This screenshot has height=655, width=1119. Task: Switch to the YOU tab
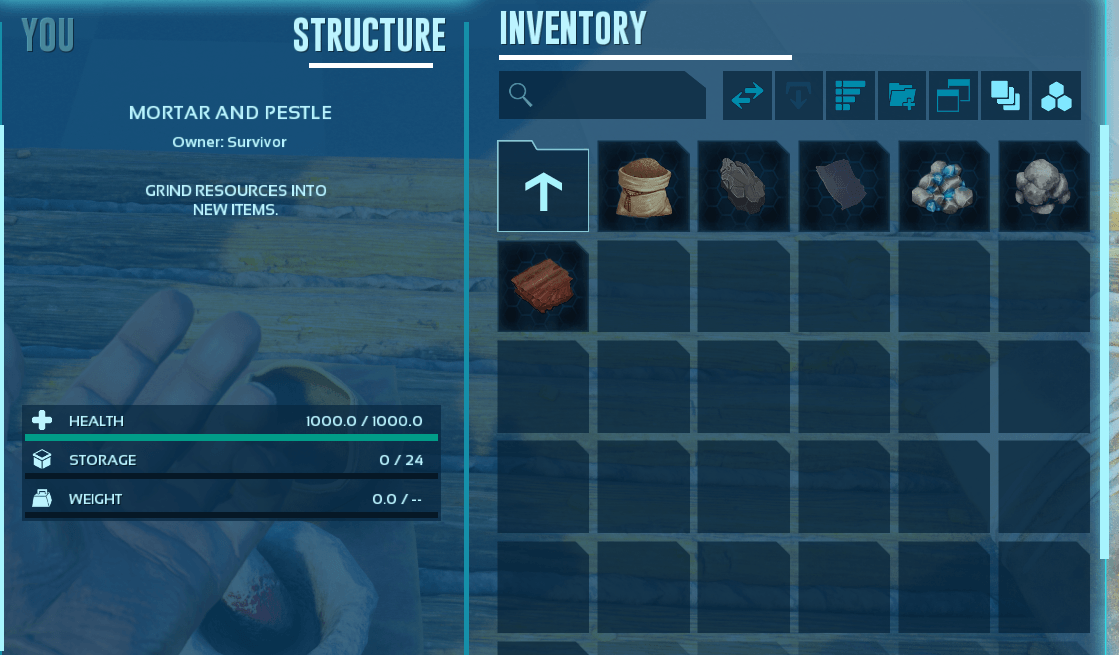click(x=48, y=36)
